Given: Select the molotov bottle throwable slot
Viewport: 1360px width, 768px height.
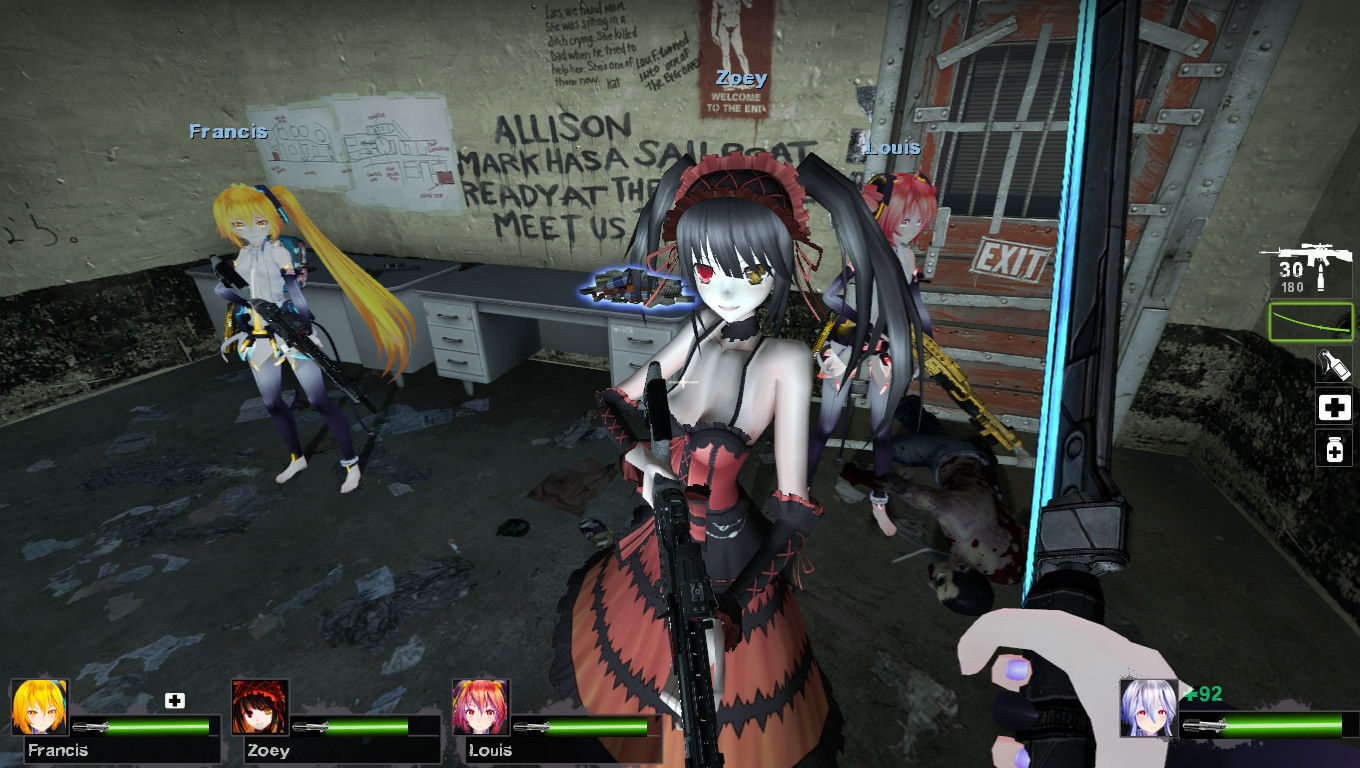Looking at the screenshot, I should [1334, 365].
